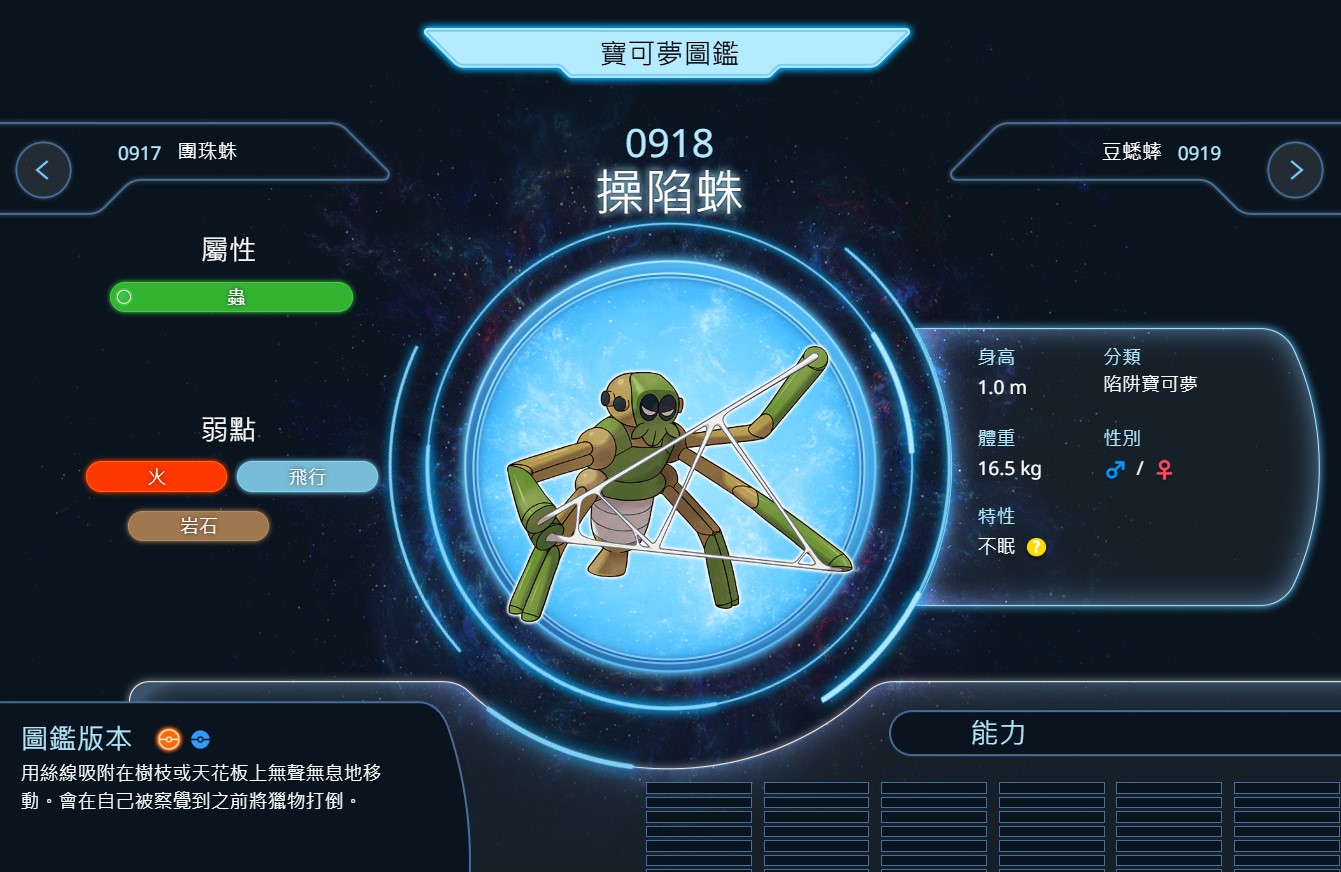Show the 不眠 ability info with question icon

[1036, 547]
